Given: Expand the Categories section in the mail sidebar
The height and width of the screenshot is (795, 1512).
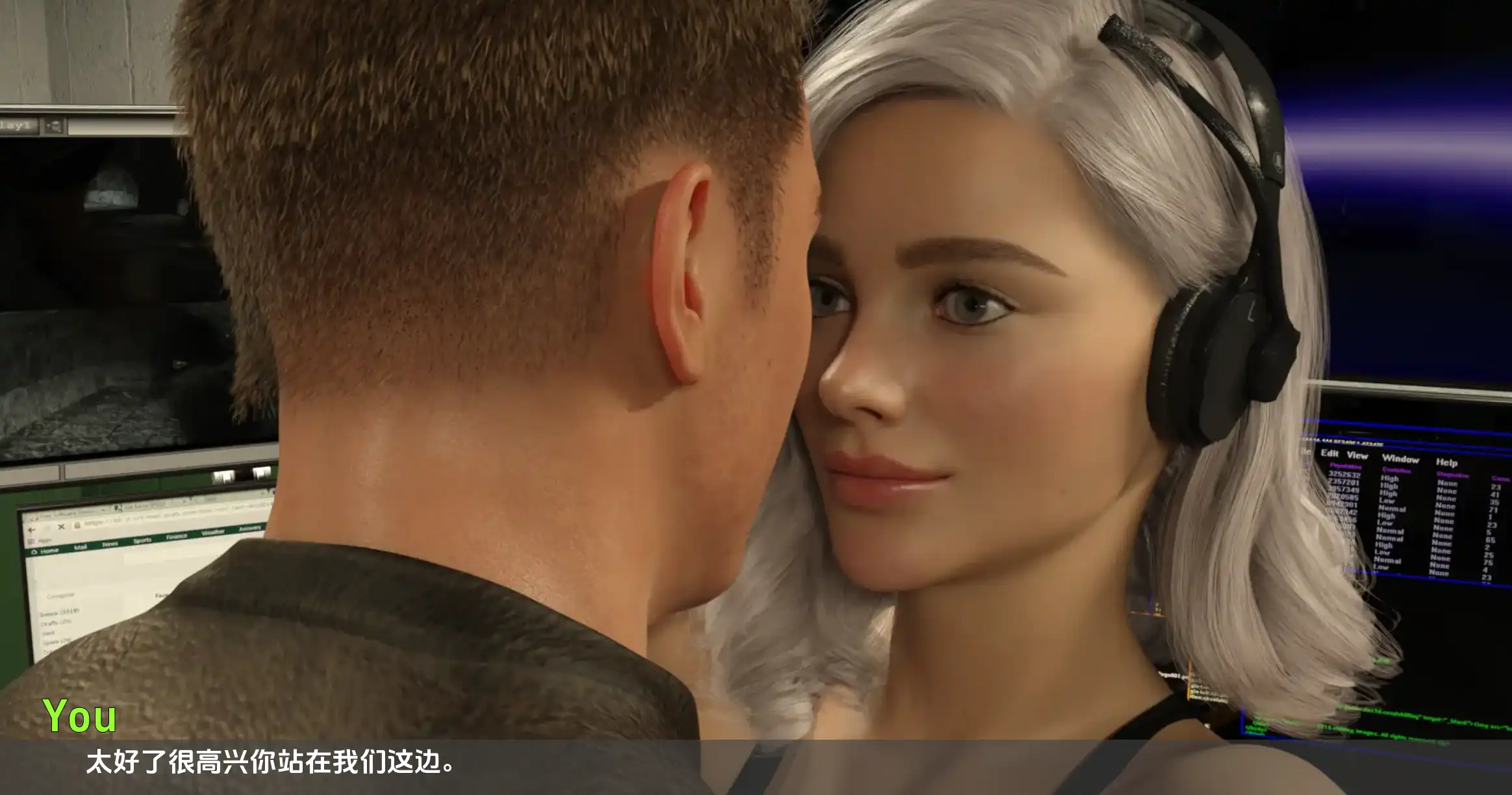Looking at the screenshot, I should tap(60, 594).
